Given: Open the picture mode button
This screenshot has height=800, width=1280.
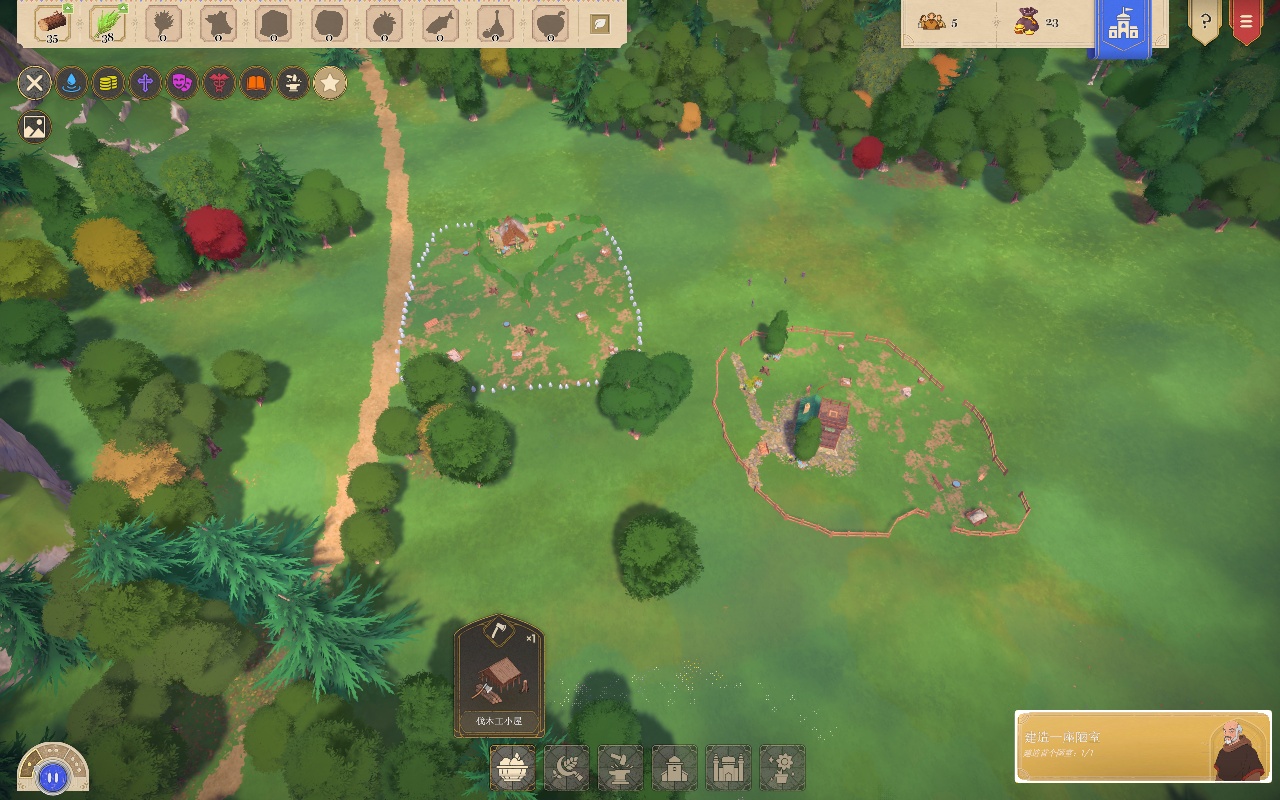Looking at the screenshot, I should (34, 127).
